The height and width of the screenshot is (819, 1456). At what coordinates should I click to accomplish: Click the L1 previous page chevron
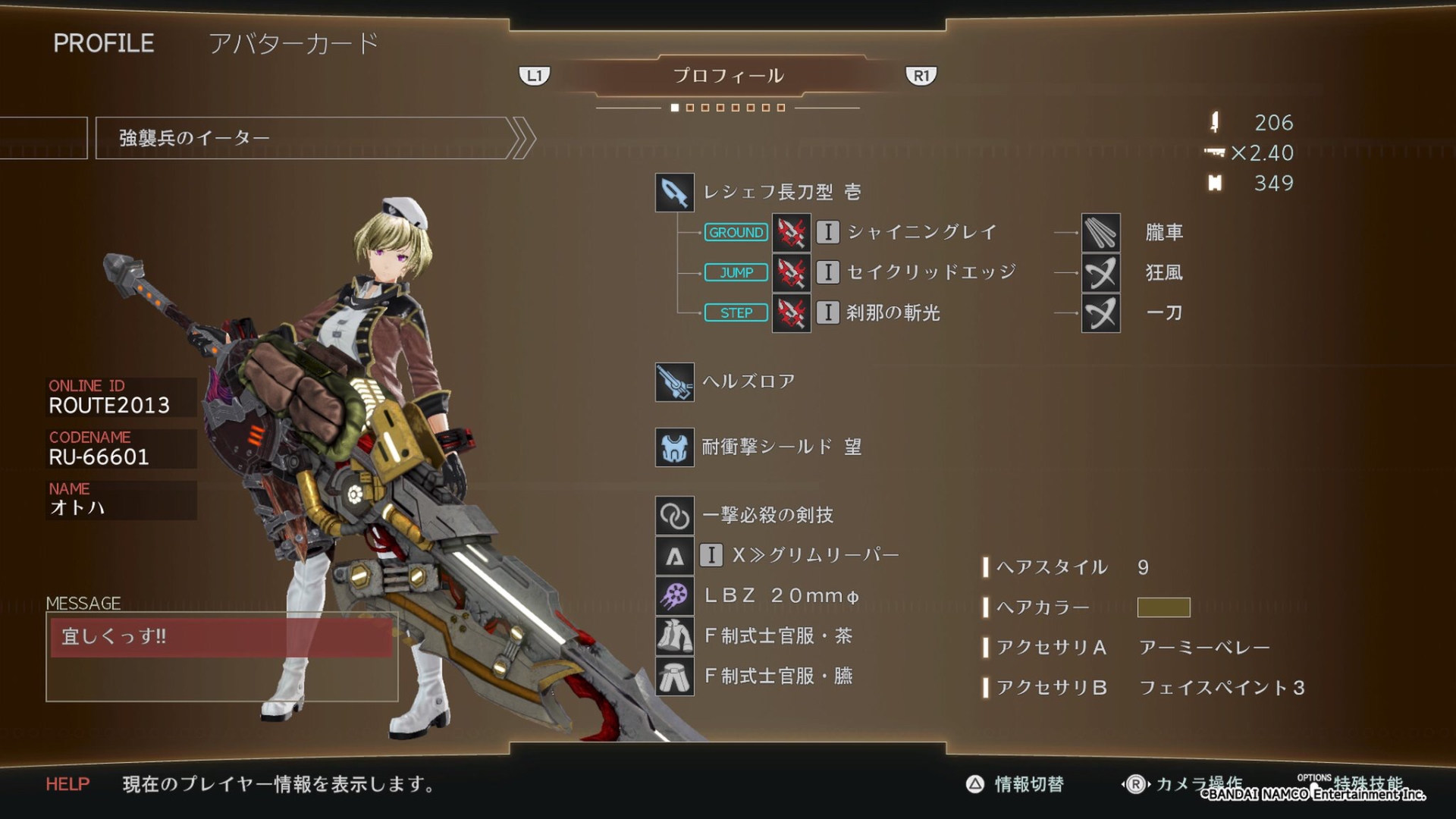click(x=535, y=75)
